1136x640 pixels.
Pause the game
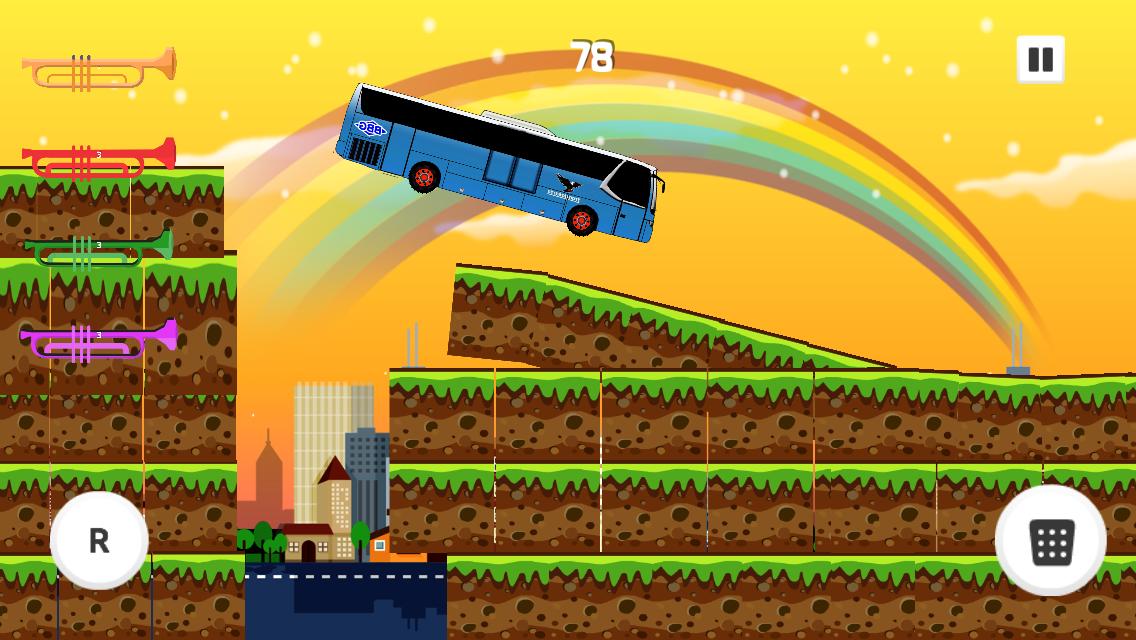[x=1040, y=60]
